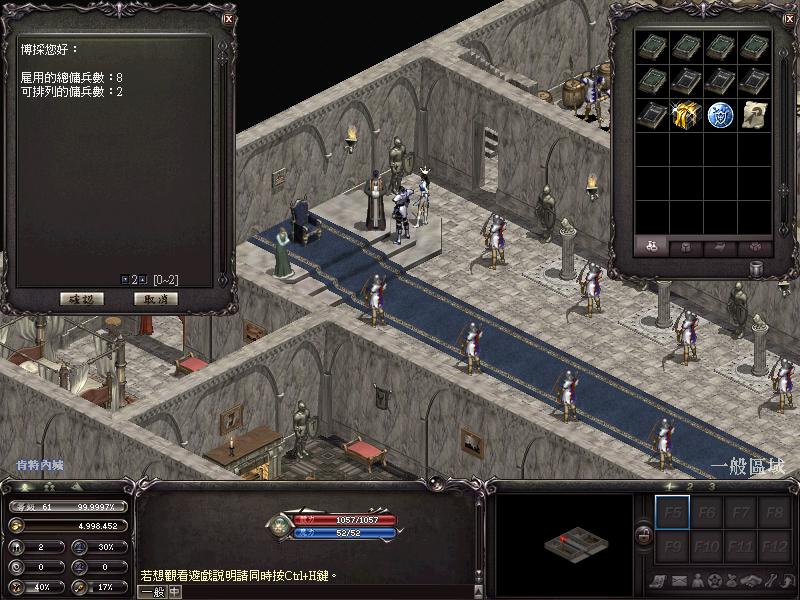Screen dimensions: 800x600
Task: Select the golden ribbon gift box item
Action: [686, 113]
